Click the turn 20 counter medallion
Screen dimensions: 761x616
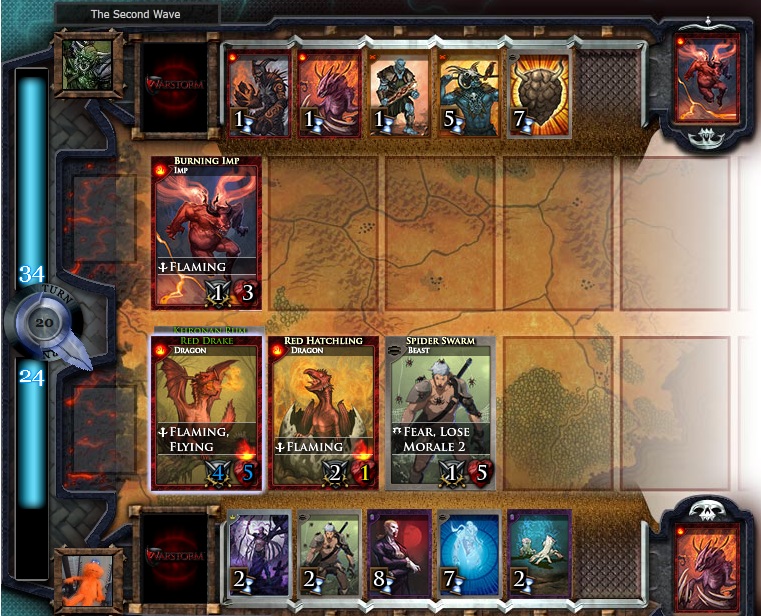click(44, 323)
